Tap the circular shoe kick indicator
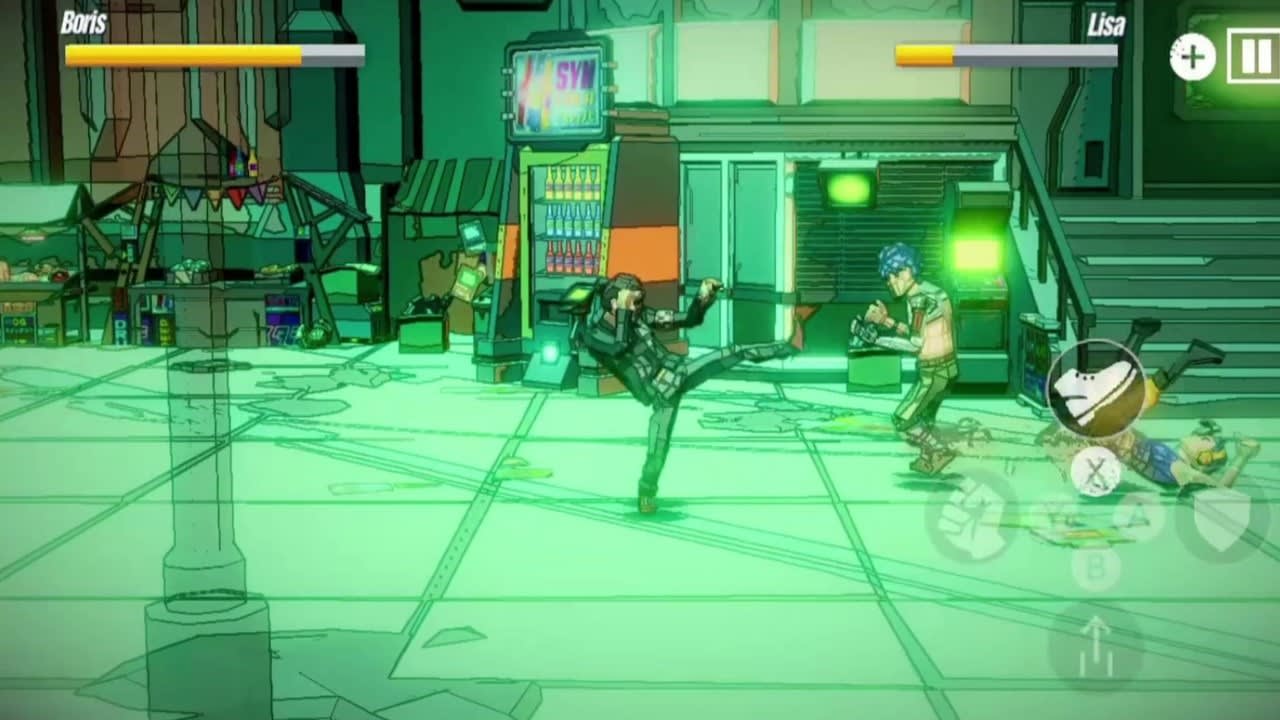1280x720 pixels. 1095,385
